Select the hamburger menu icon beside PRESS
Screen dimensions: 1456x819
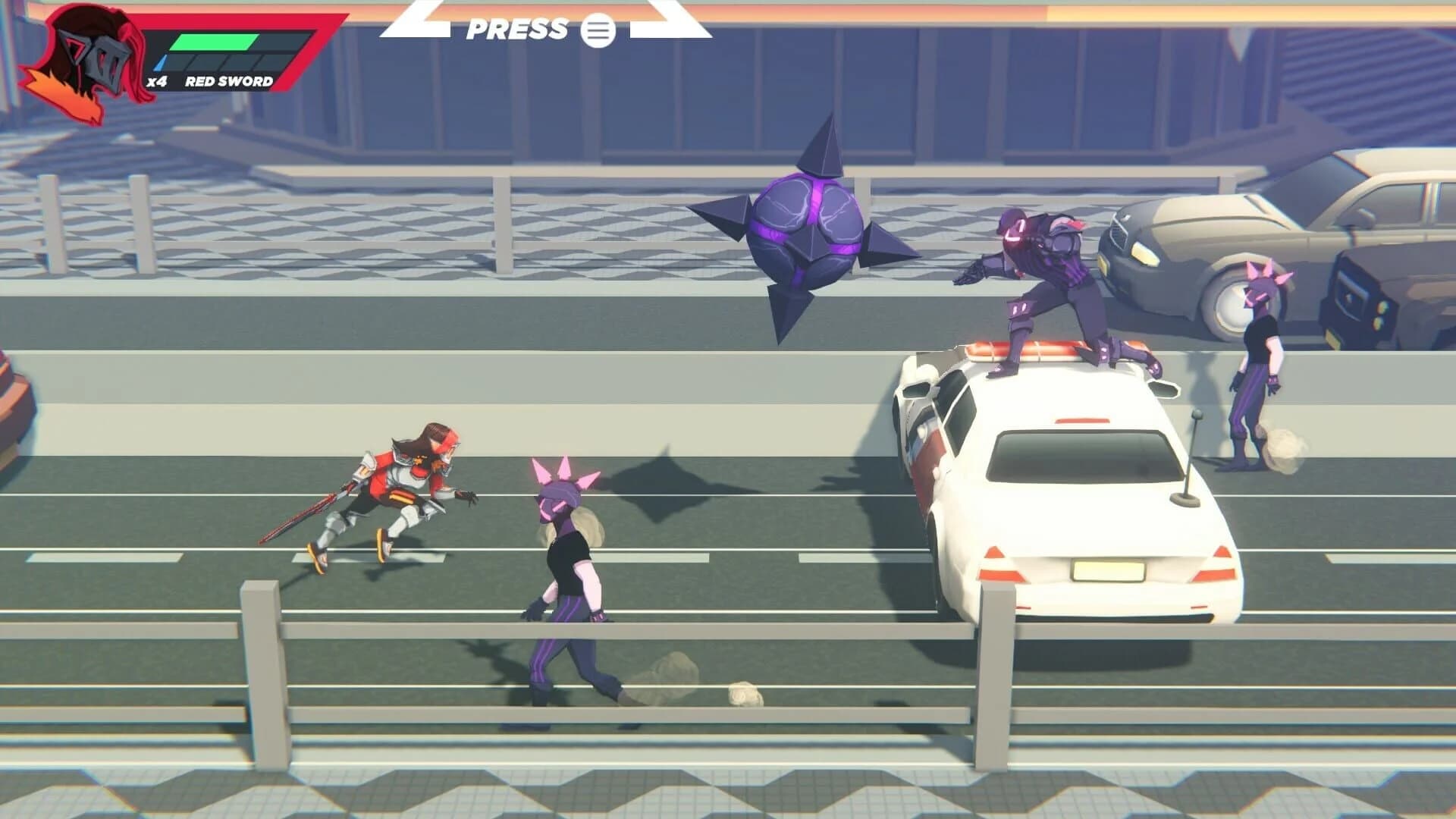(x=599, y=32)
